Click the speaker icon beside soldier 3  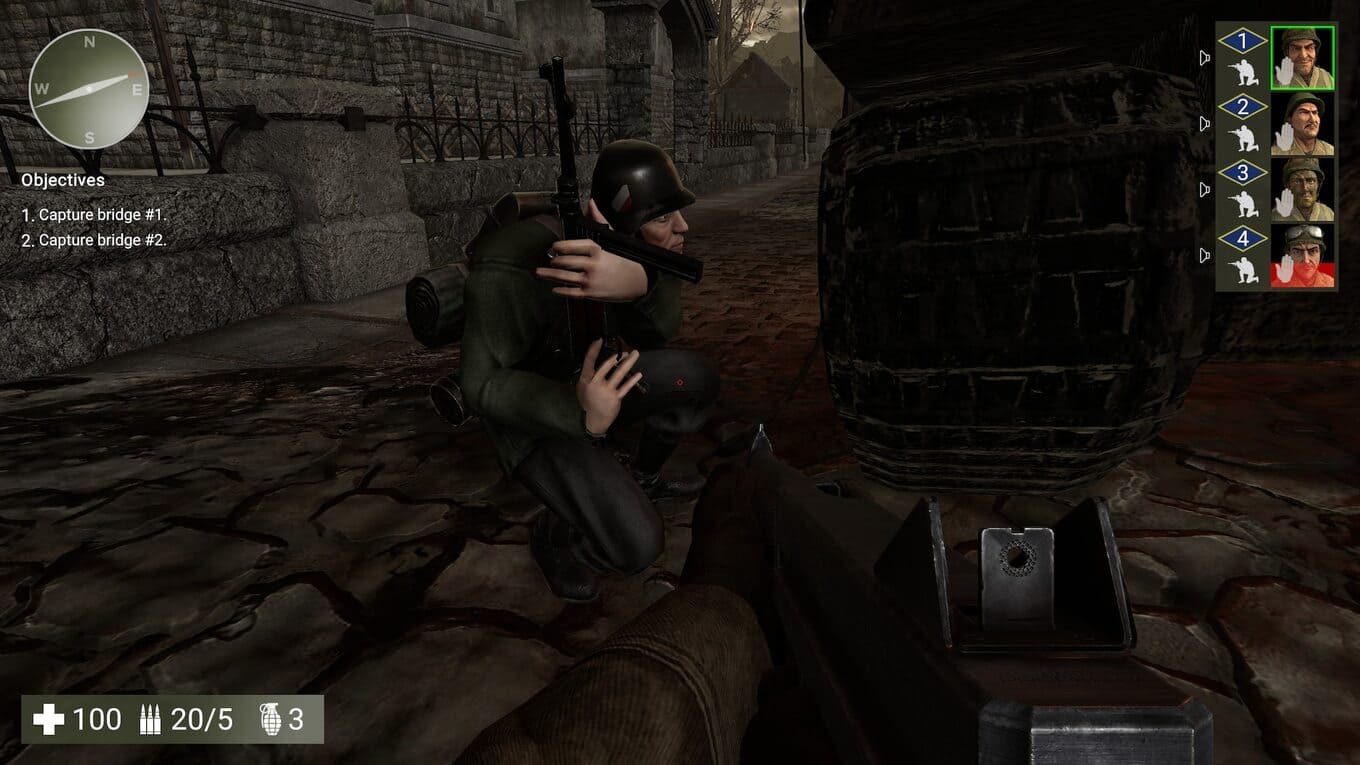click(x=1205, y=190)
